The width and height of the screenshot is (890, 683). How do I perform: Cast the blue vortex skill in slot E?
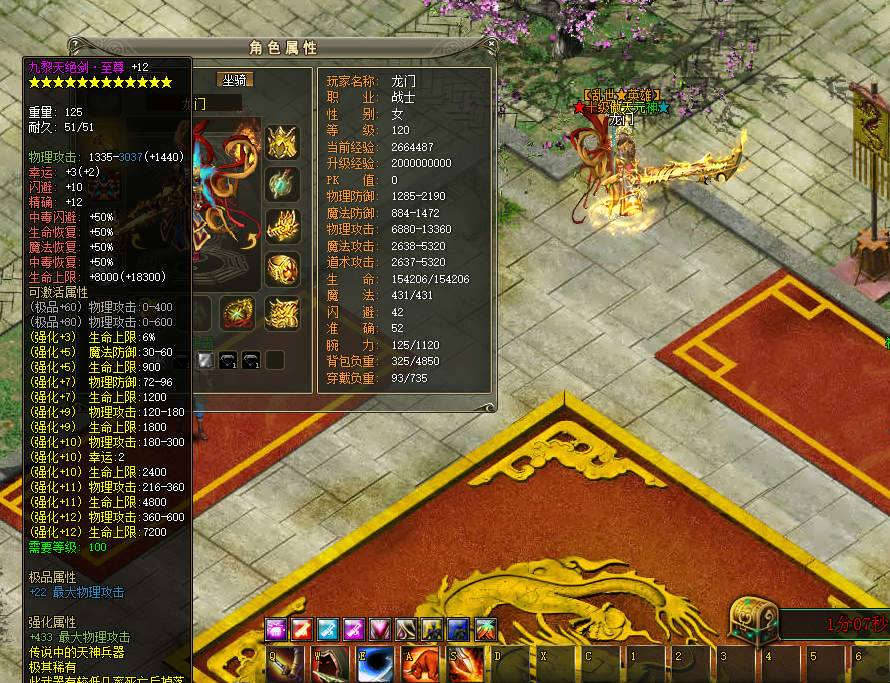click(x=376, y=664)
